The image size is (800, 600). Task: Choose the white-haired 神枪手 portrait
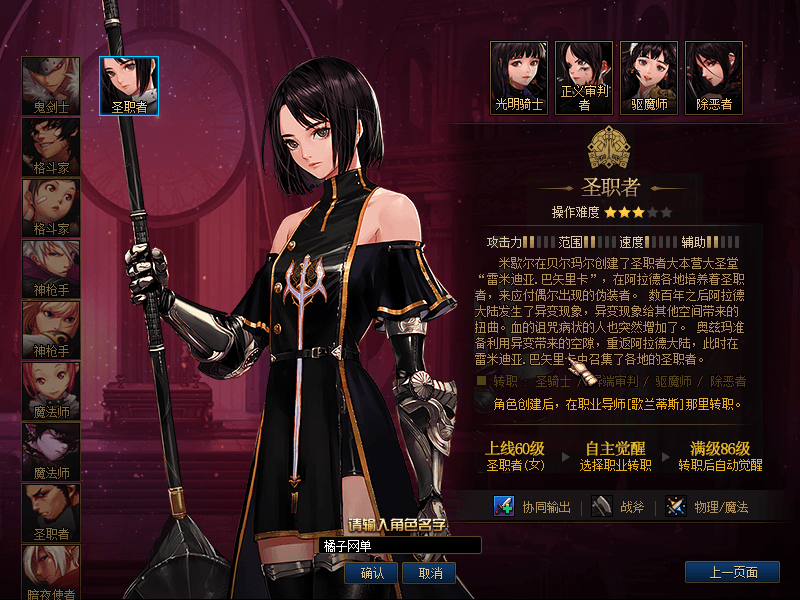click(51, 268)
